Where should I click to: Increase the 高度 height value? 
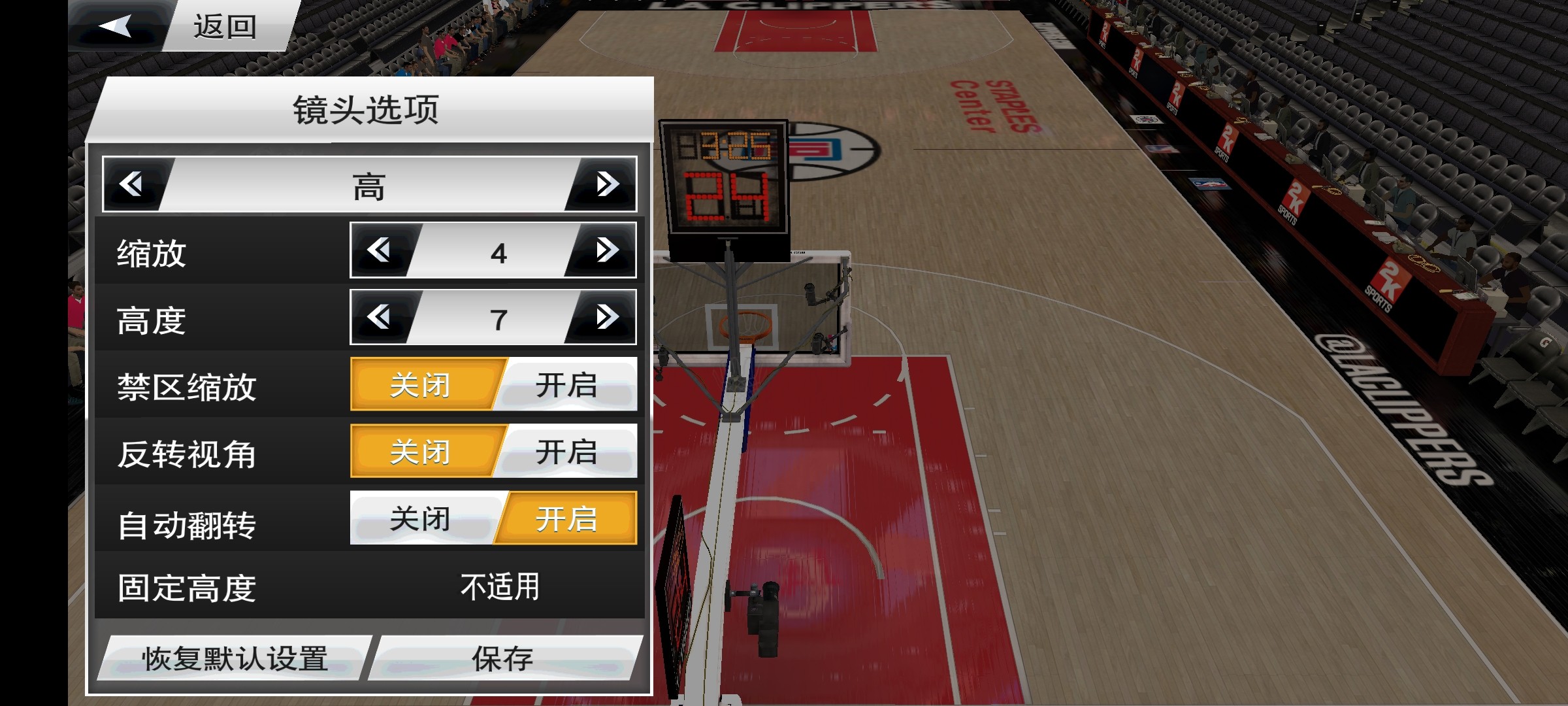[606, 318]
